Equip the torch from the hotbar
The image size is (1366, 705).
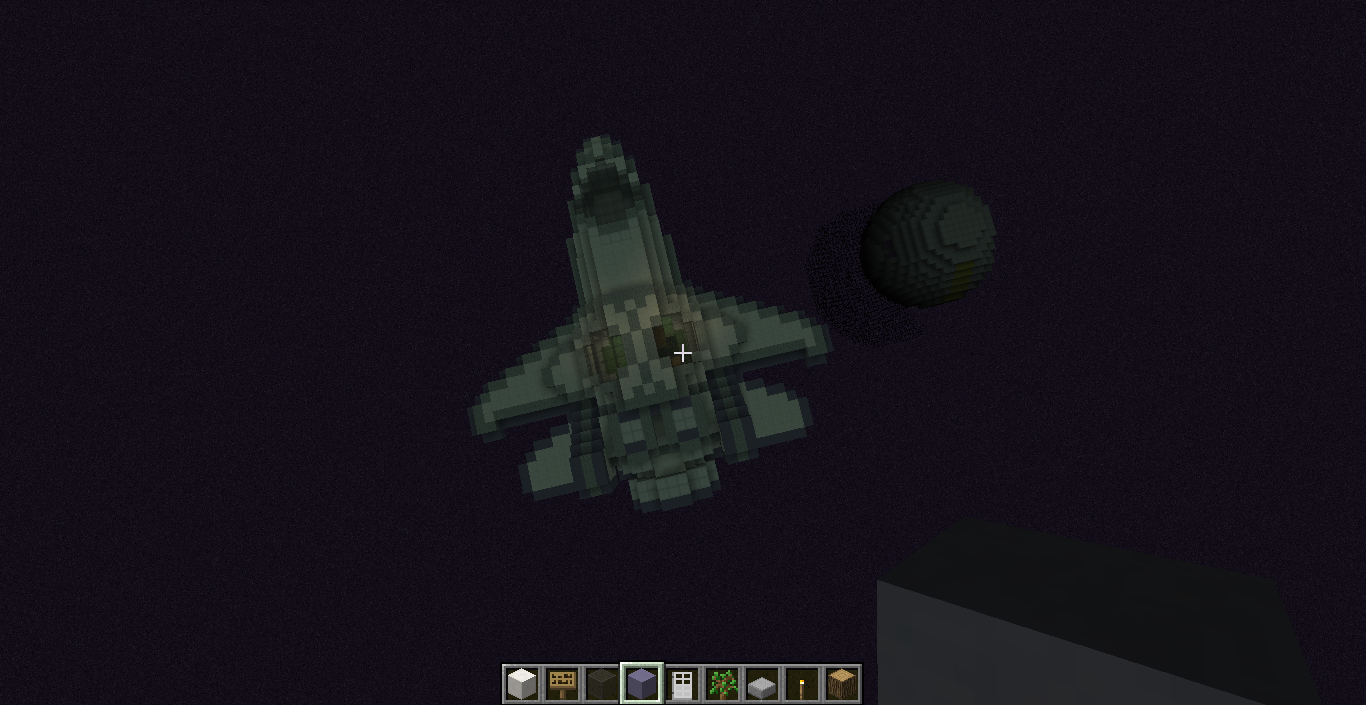tap(802, 684)
